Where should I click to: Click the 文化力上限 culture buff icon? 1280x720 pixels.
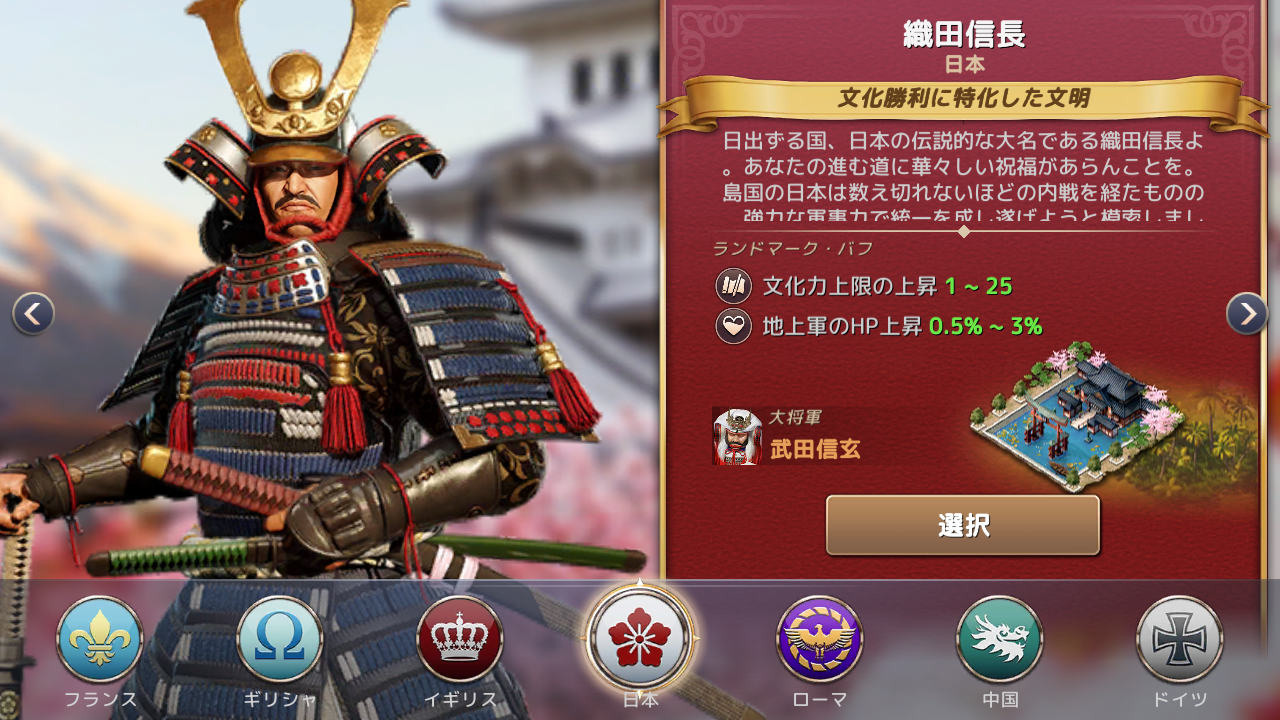tap(733, 287)
